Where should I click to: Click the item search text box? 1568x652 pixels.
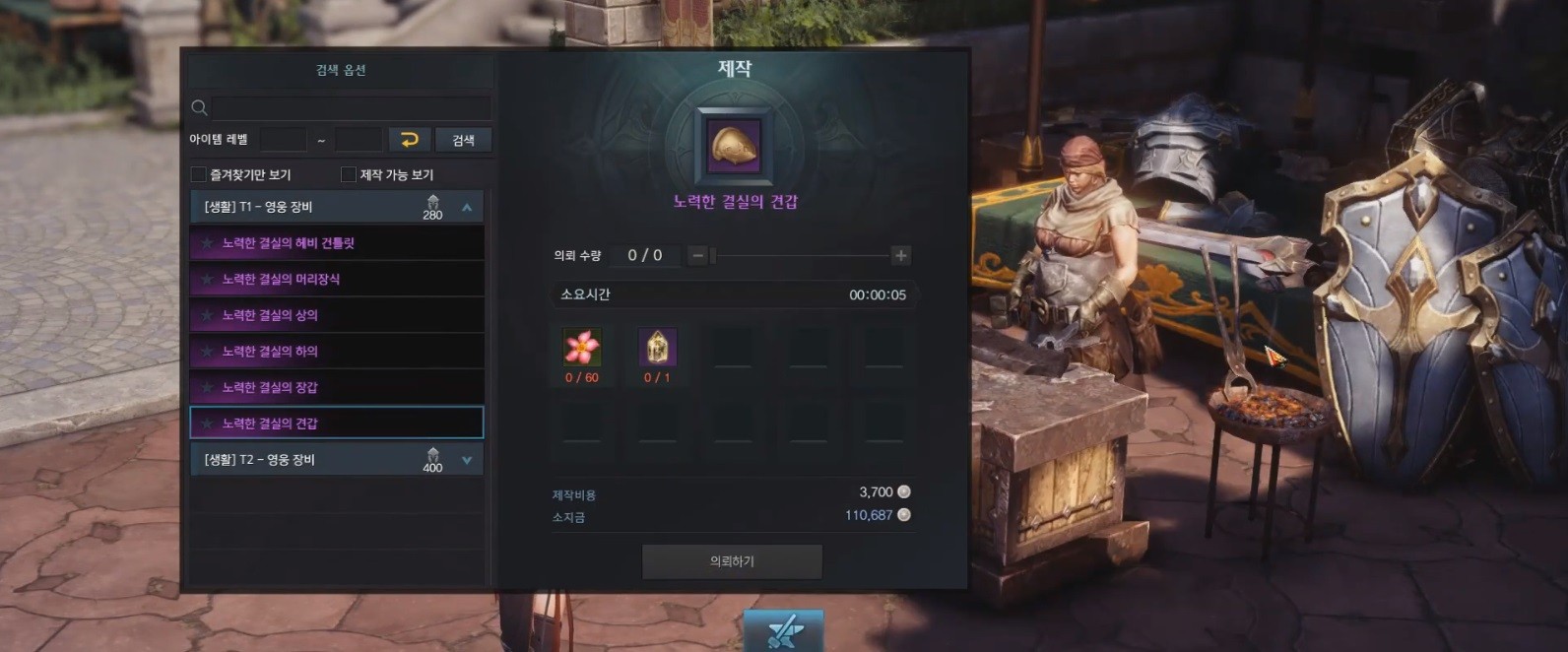tap(351, 107)
